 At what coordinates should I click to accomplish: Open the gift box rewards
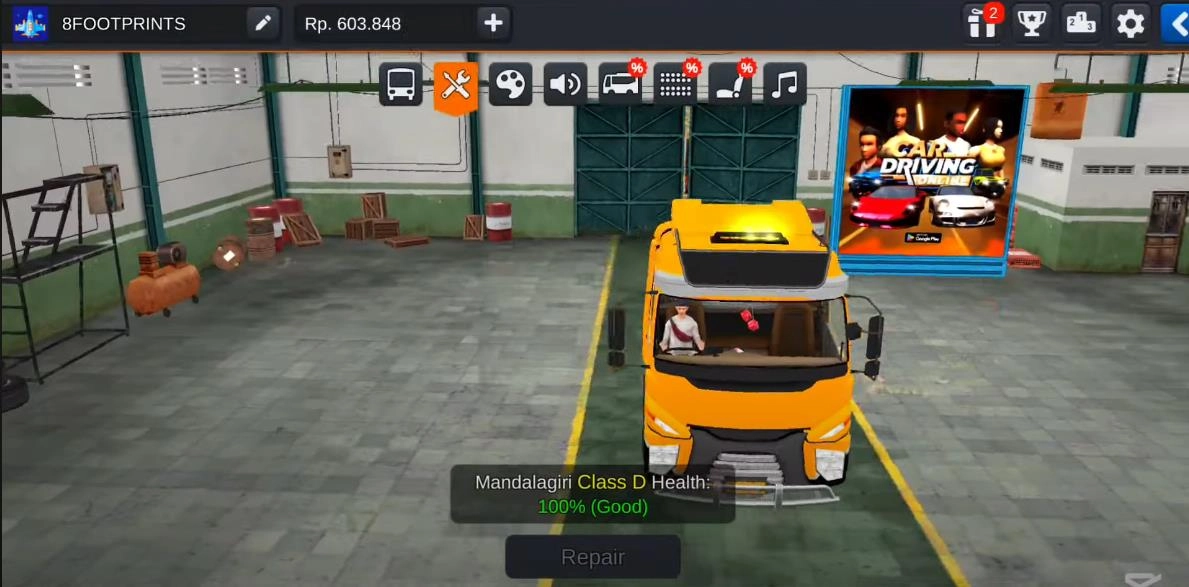click(x=982, y=23)
